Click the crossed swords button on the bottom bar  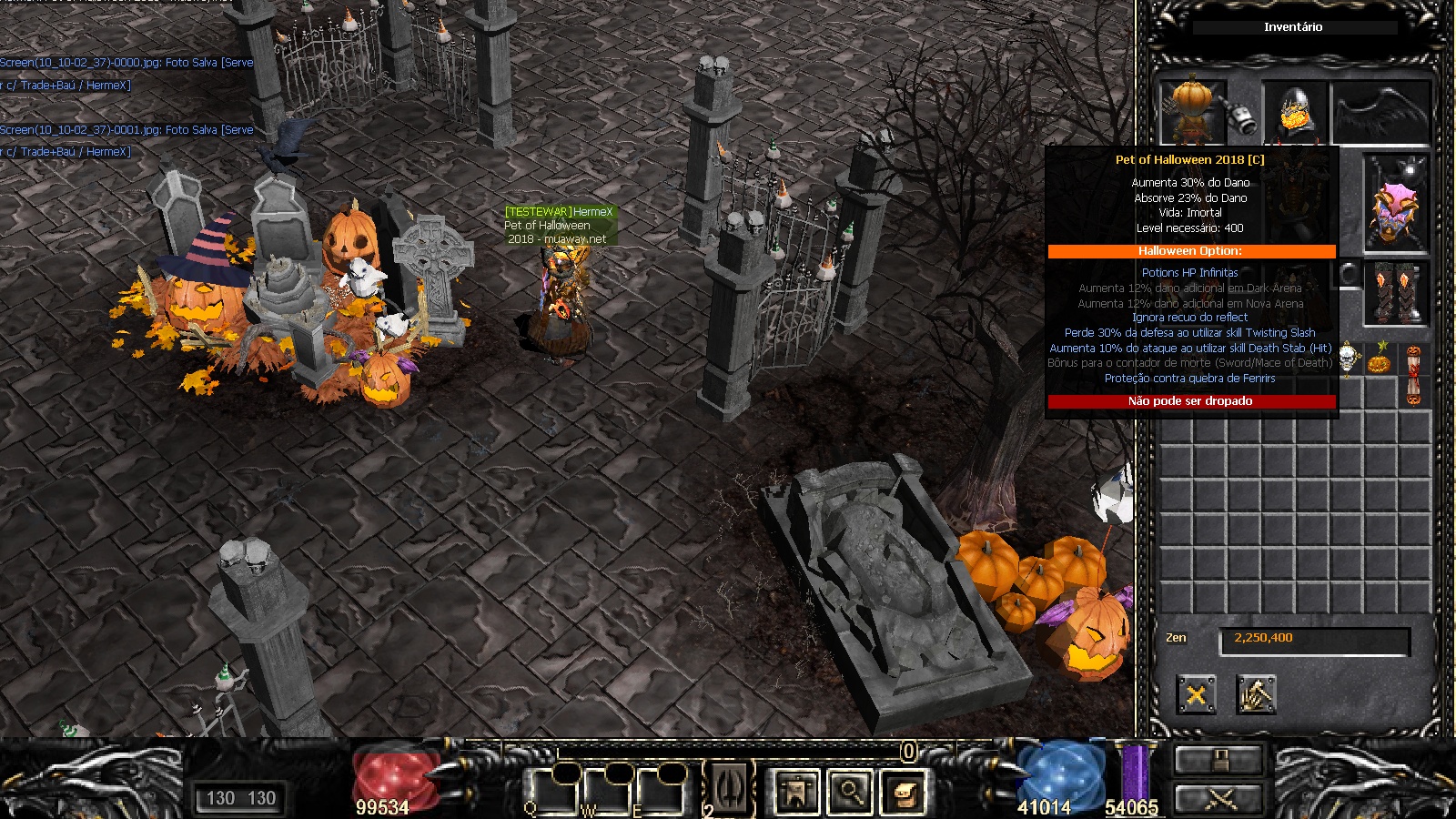[1219, 799]
